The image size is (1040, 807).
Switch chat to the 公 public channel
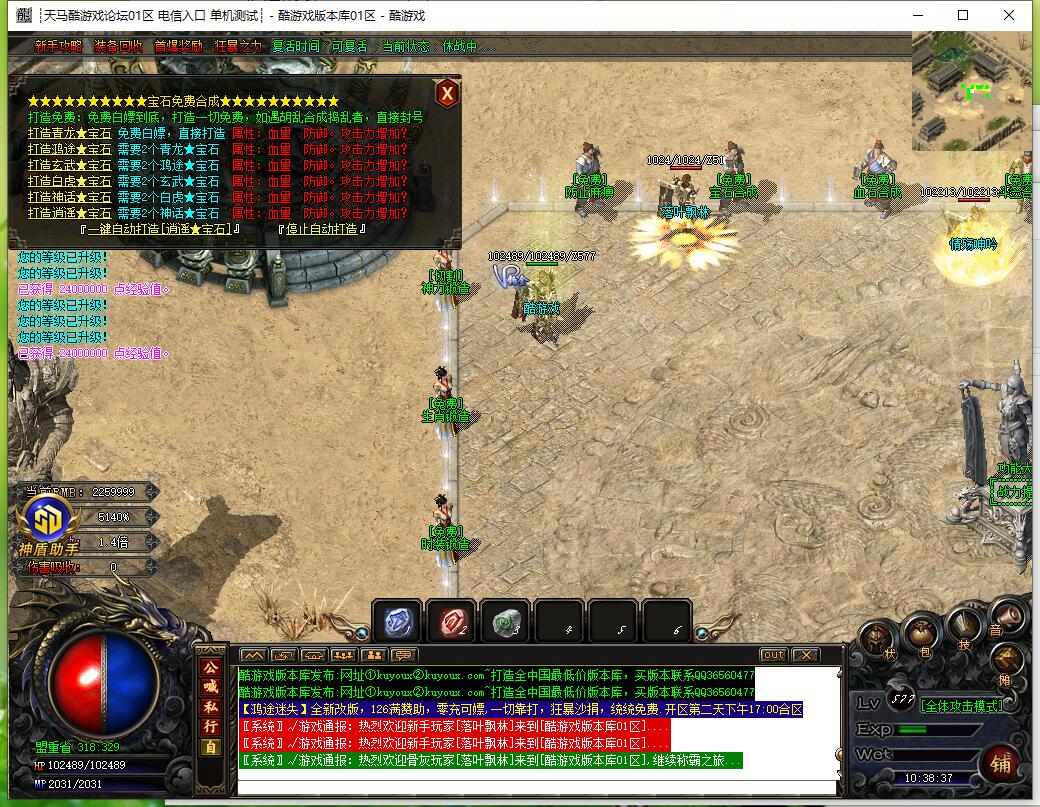click(x=211, y=667)
